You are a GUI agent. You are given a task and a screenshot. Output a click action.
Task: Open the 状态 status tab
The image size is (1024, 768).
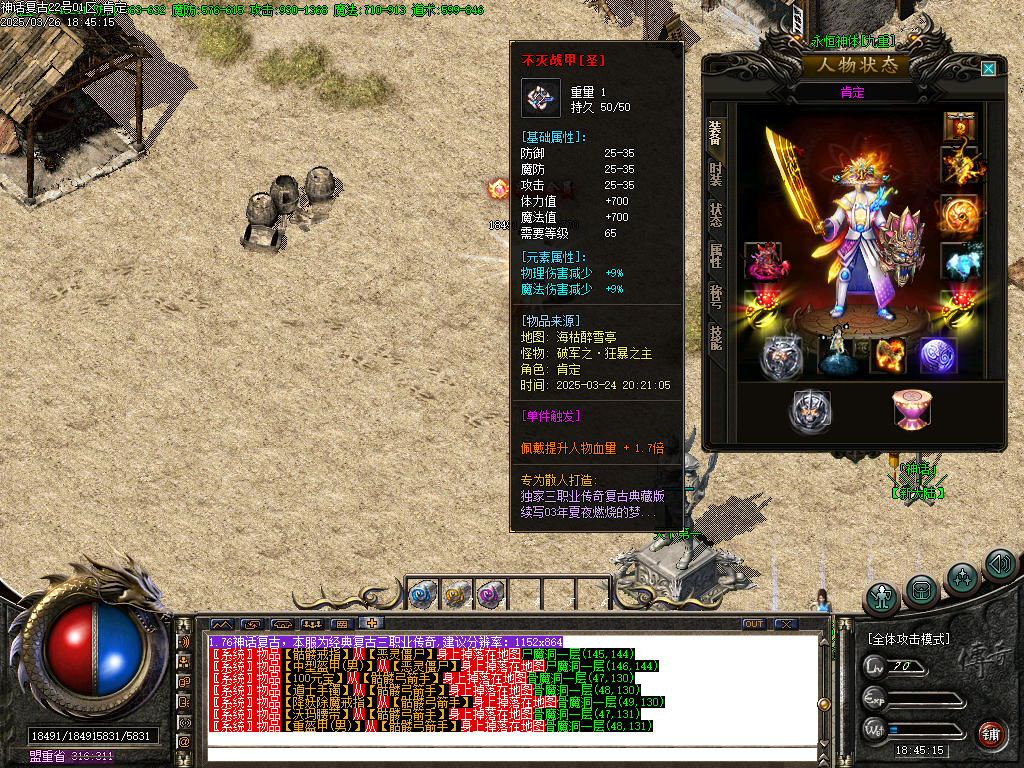716,216
